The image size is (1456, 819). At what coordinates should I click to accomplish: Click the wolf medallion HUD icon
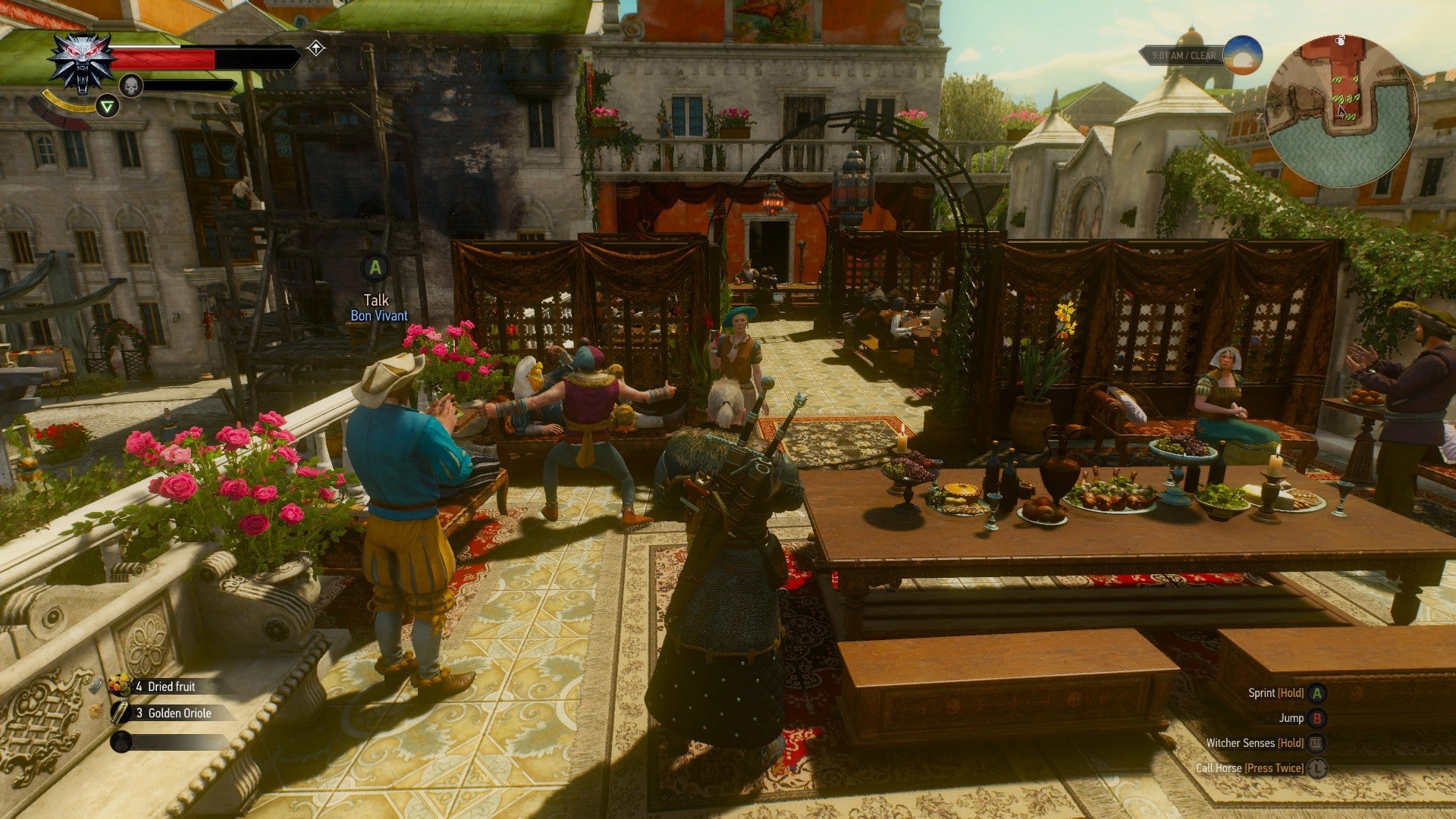(81, 61)
